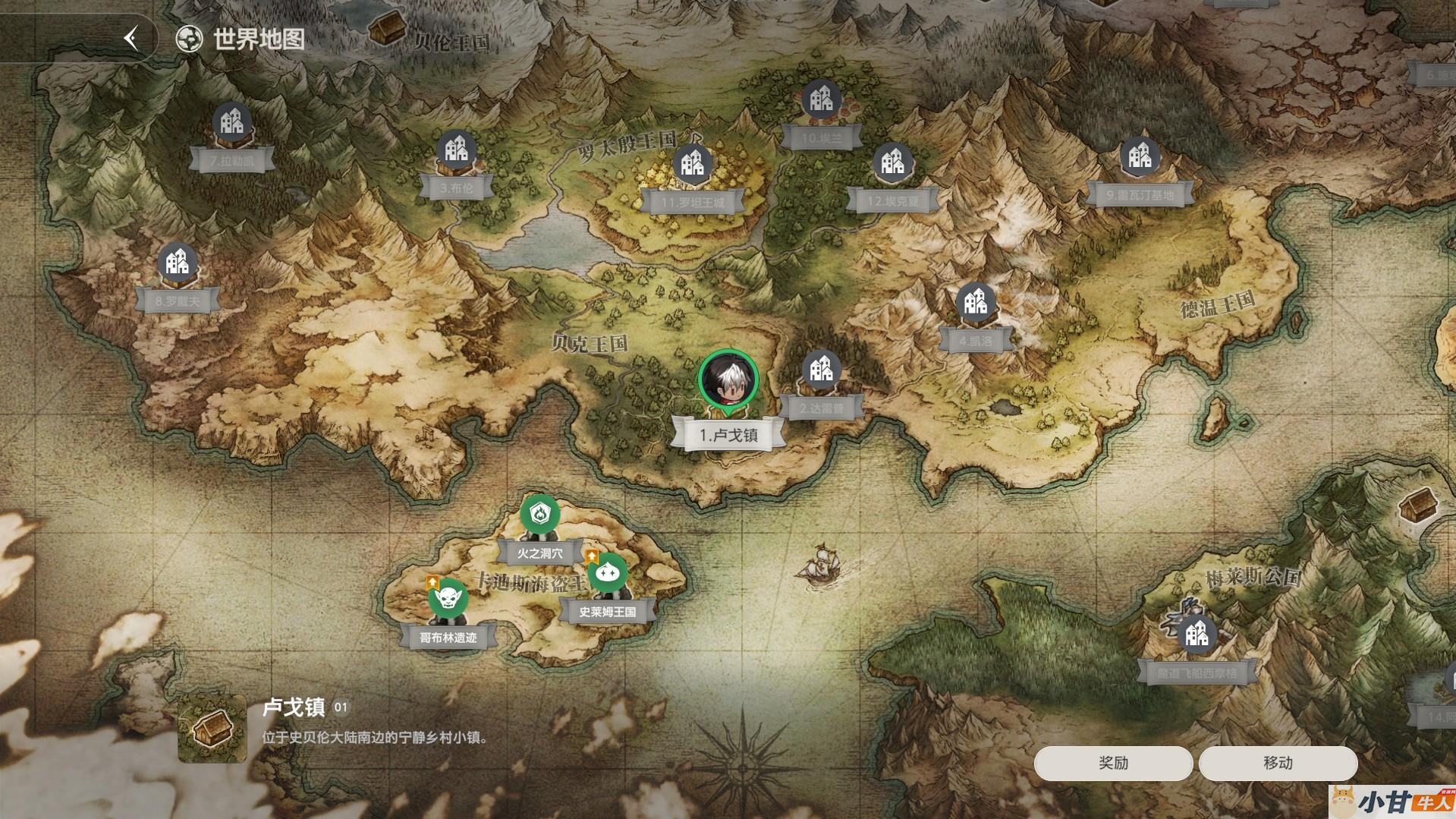Go back using the top-left arrow
This screenshot has width=1456, height=819.
(132, 39)
